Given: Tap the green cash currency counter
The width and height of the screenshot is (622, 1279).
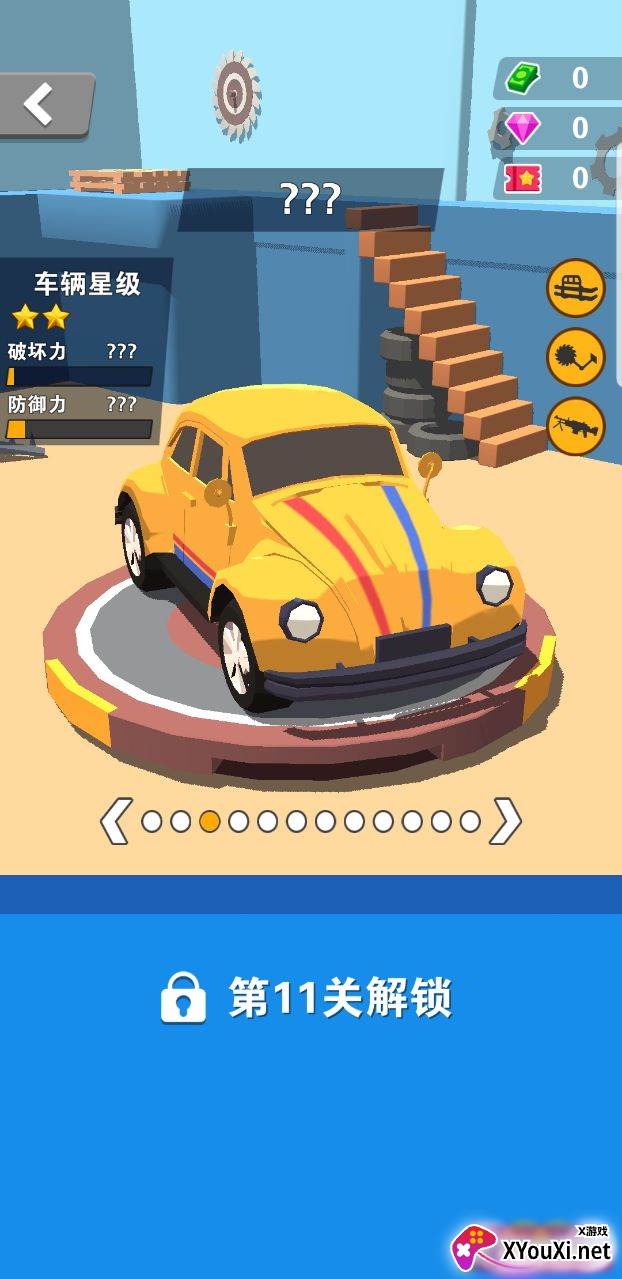Looking at the screenshot, I should (x=556, y=78).
